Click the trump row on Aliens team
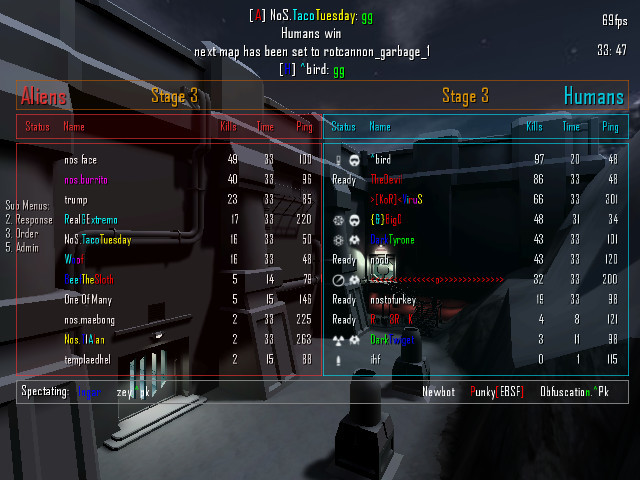 pos(76,199)
